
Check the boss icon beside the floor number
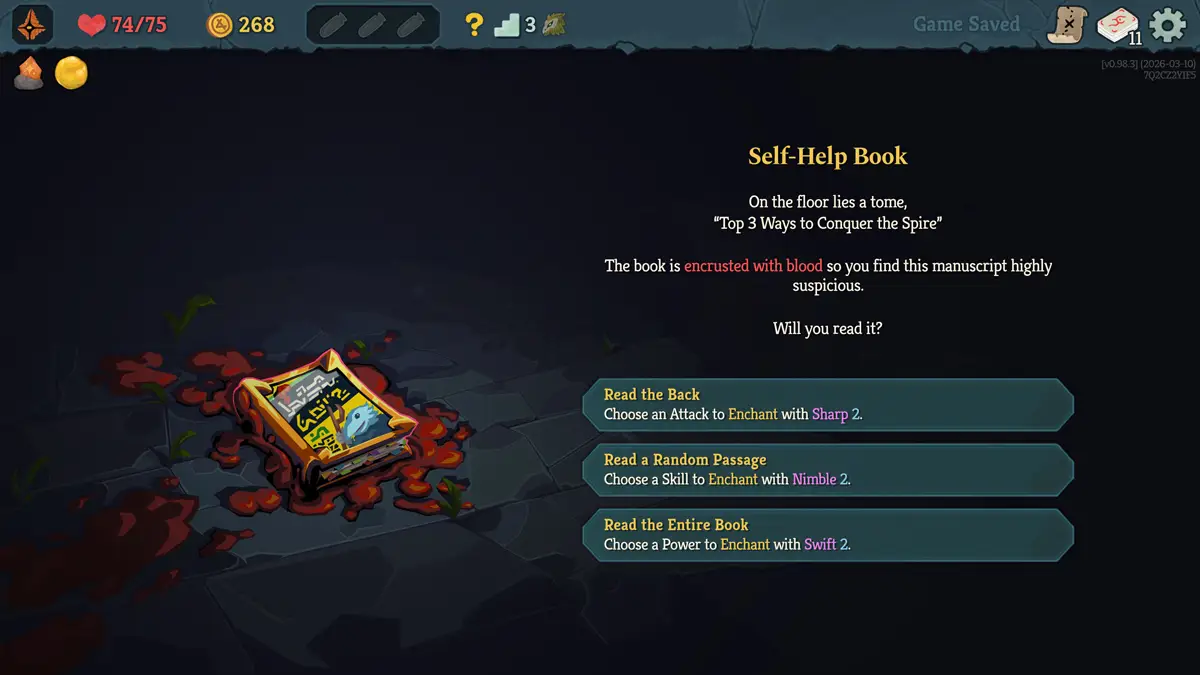(x=554, y=25)
